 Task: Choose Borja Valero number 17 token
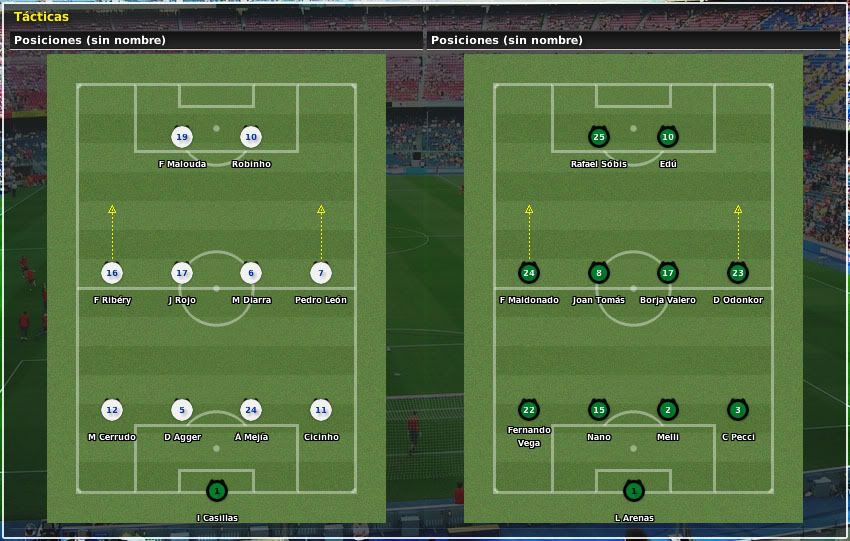(x=668, y=273)
